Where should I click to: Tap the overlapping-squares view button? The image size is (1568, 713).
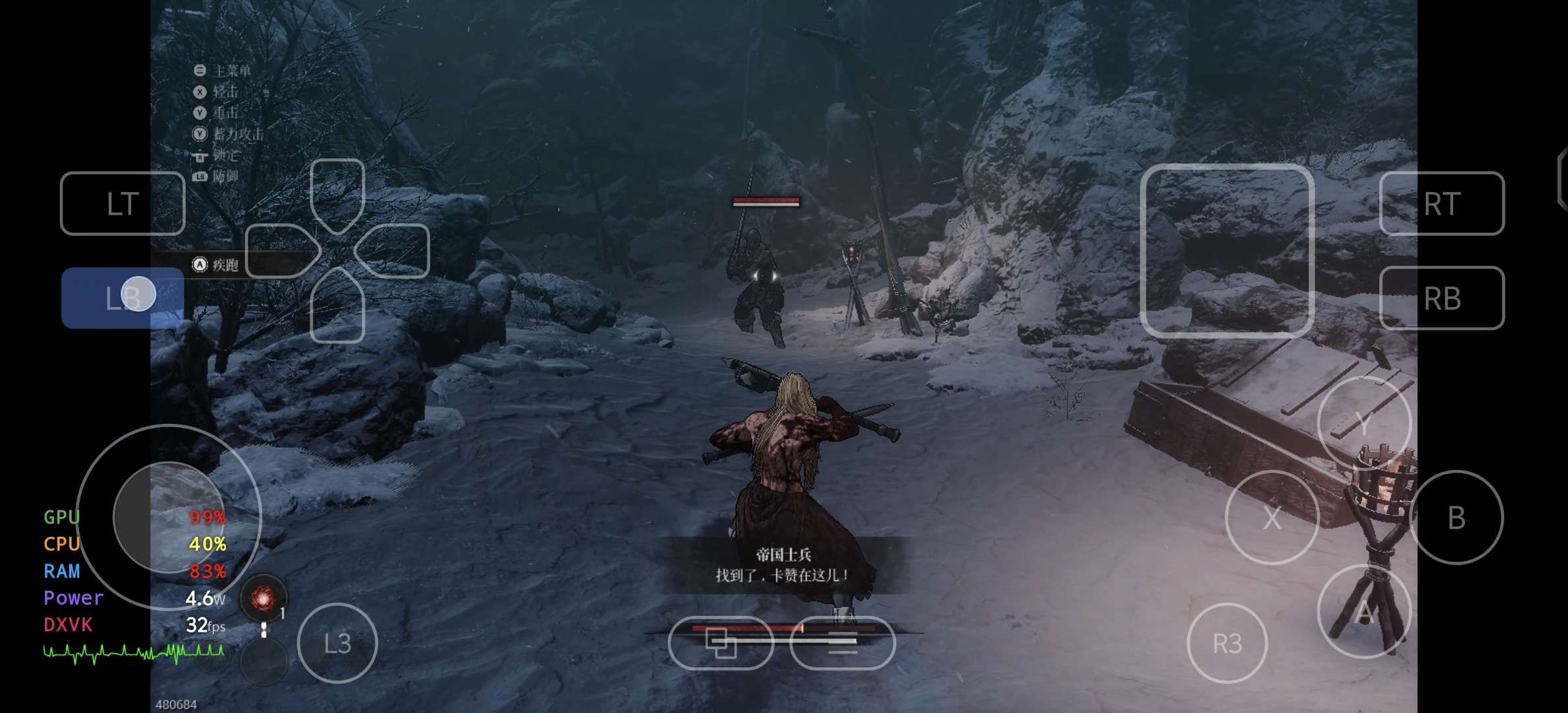721,643
